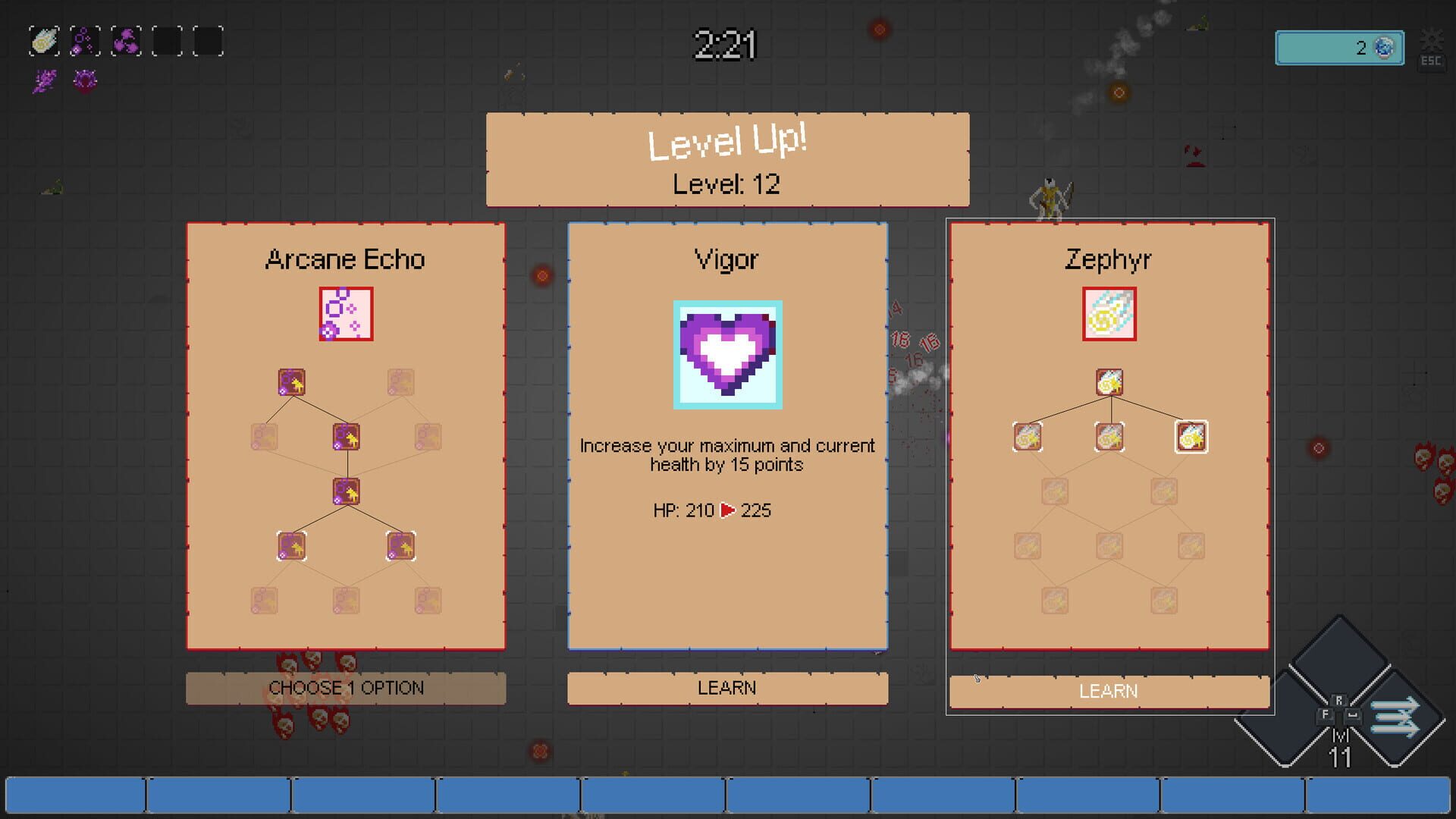Click LEARN on the Vigor card
Image resolution: width=1456 pixels, height=819 pixels.
(x=727, y=688)
